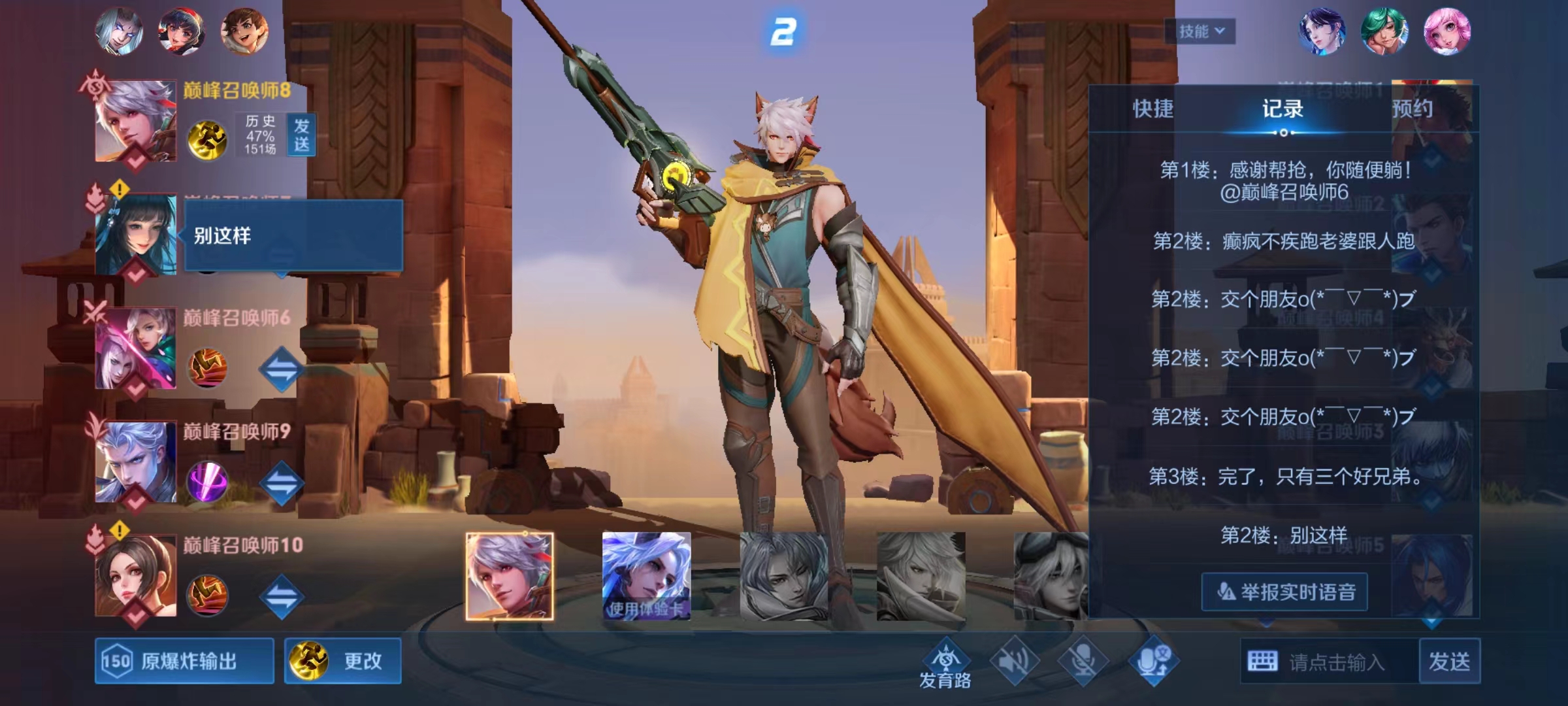
Task: Select the 发育路 lane preference icon
Action: [945, 664]
